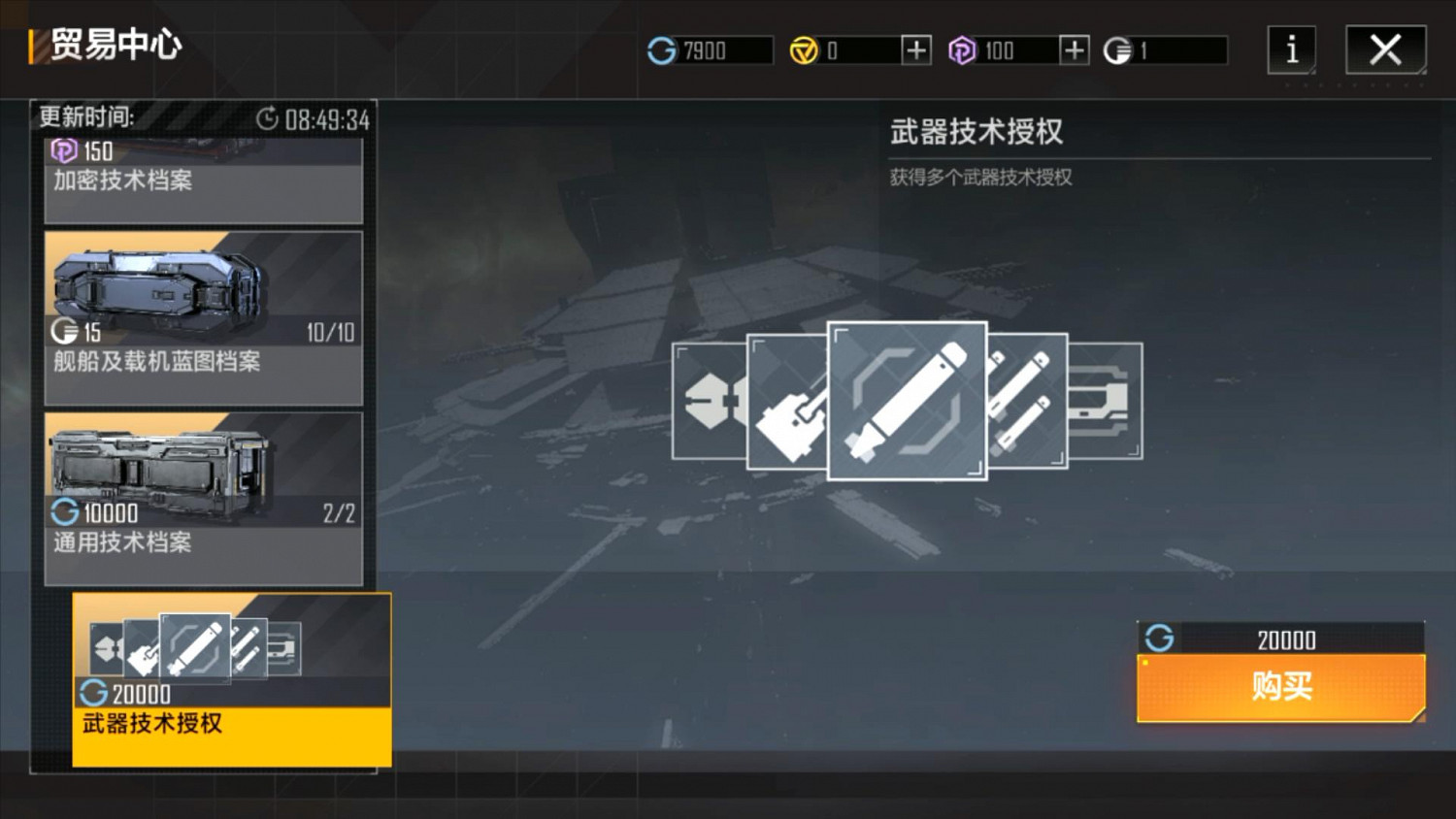Click the plus button next to yellow currency

tap(913, 50)
